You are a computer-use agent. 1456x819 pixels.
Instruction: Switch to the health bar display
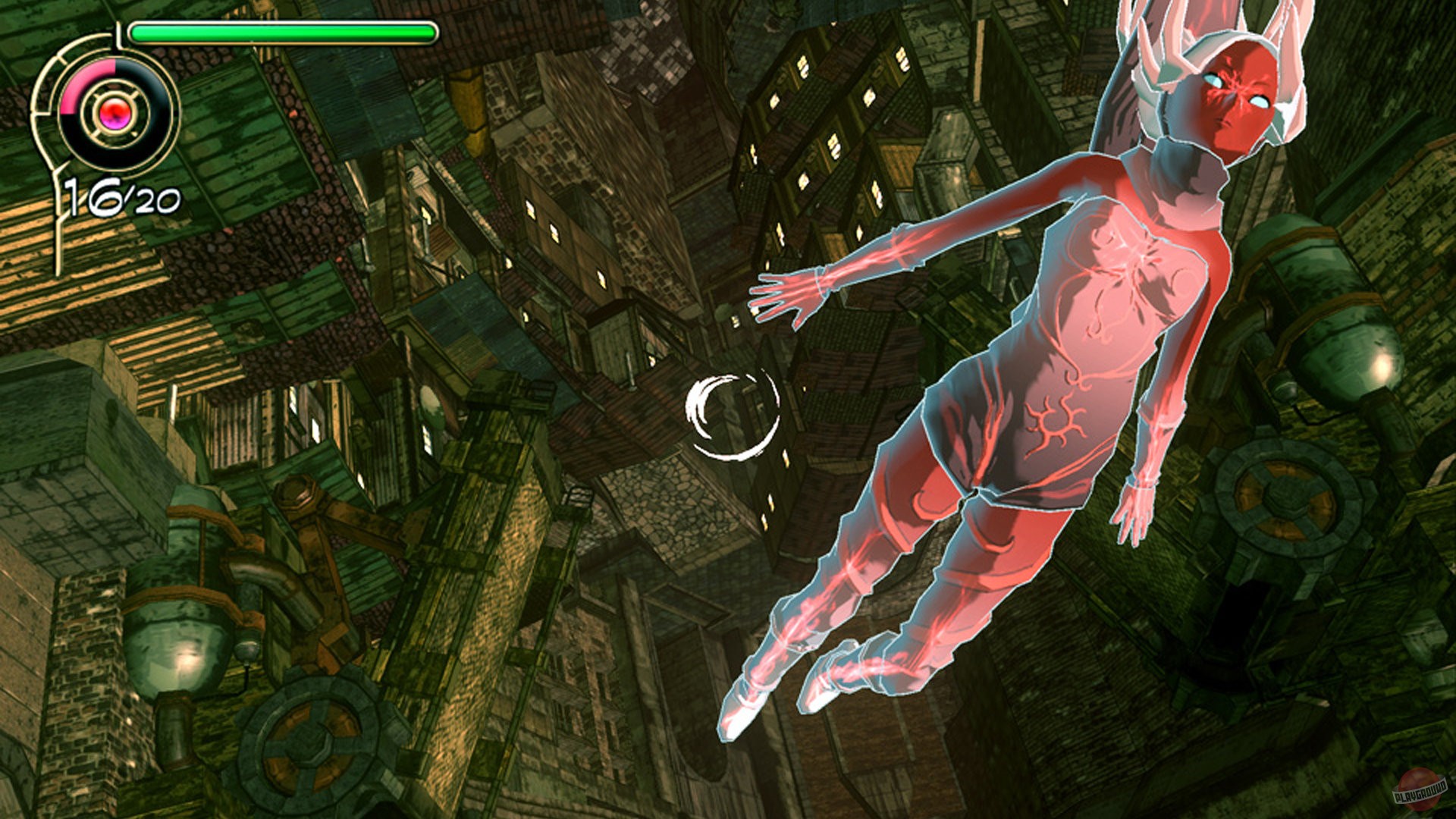281,32
